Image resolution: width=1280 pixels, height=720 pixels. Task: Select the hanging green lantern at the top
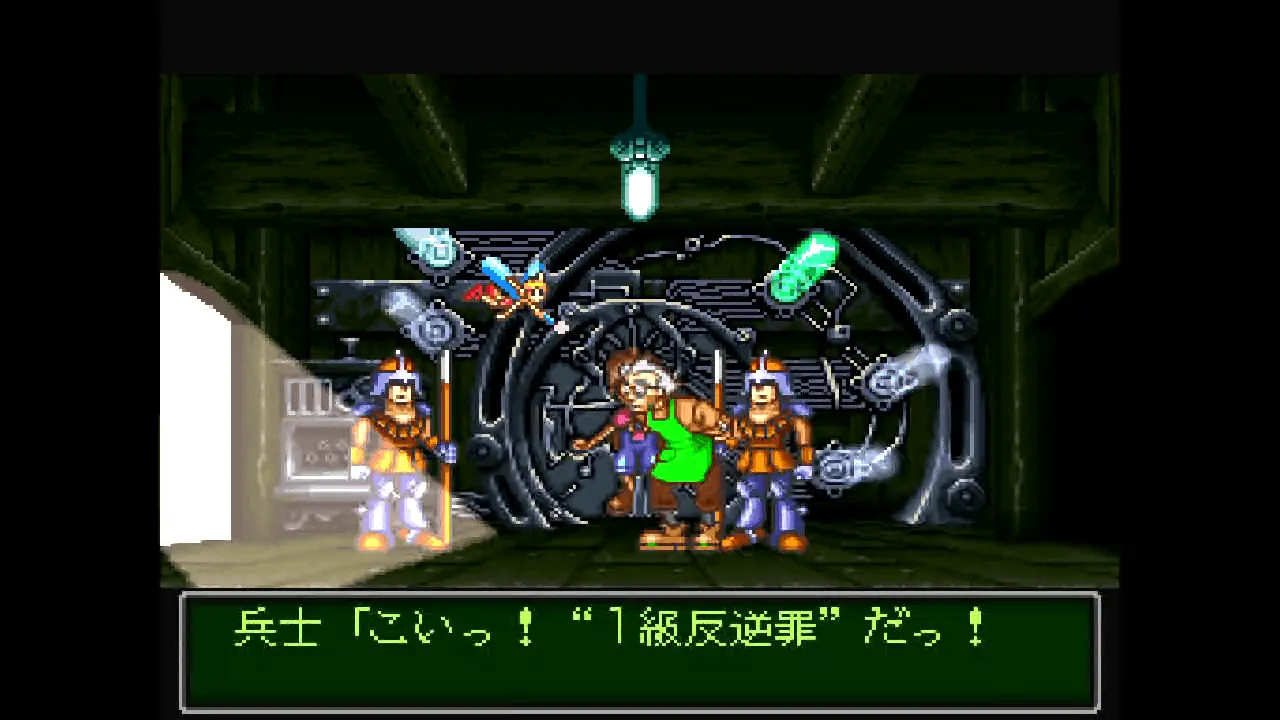640,160
